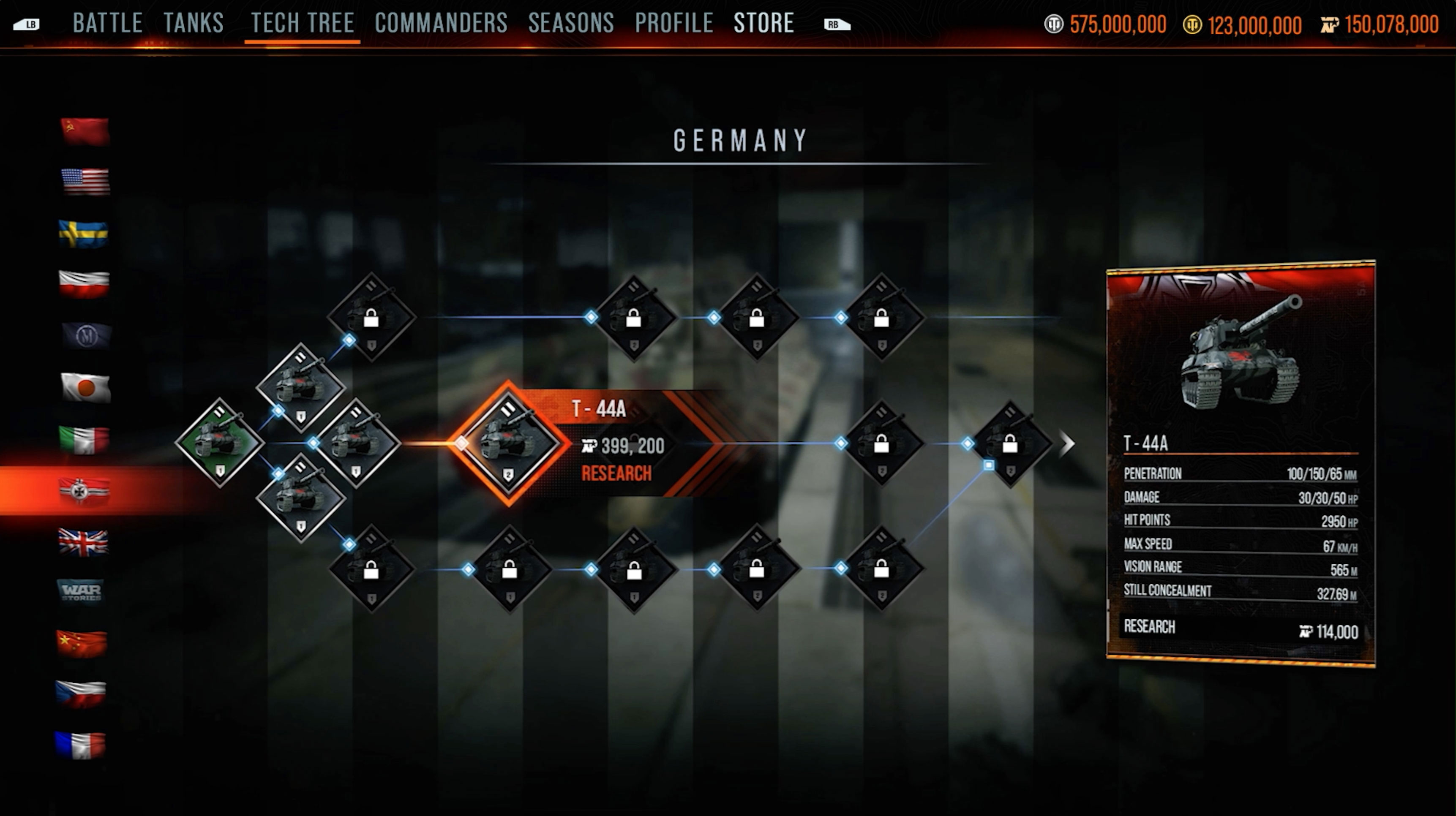Open the Store tab
This screenshot has width=1456, height=816.
763,24
